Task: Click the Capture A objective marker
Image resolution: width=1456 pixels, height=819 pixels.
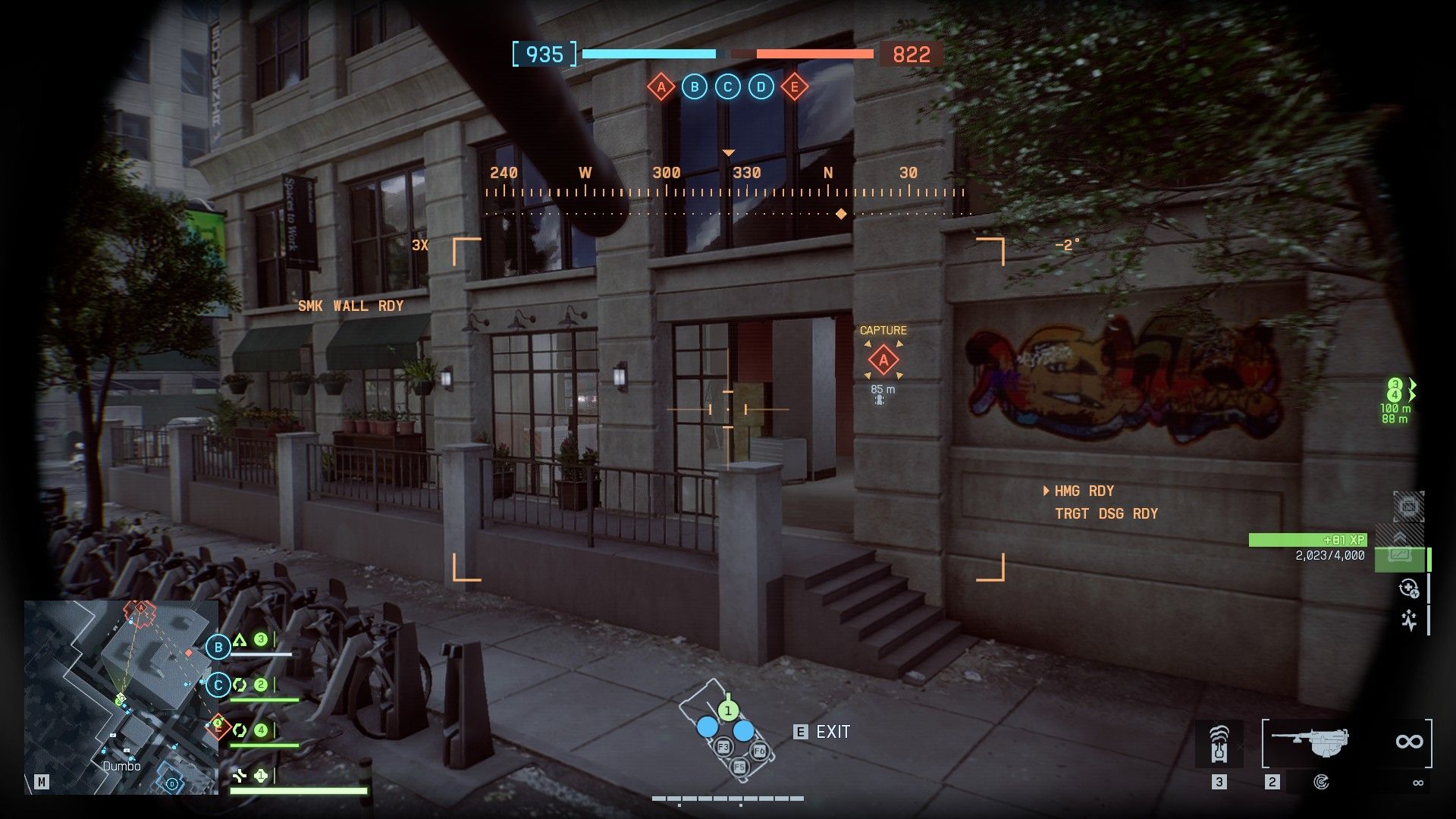Action: pos(883,361)
